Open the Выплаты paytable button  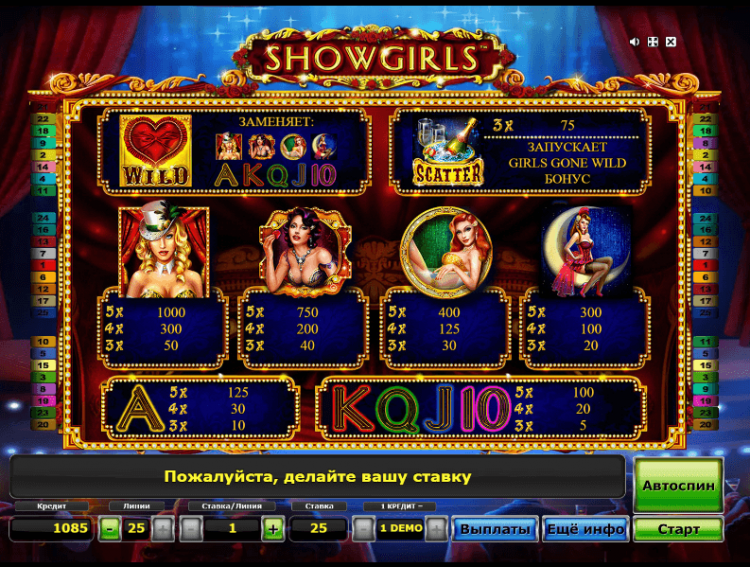495,529
